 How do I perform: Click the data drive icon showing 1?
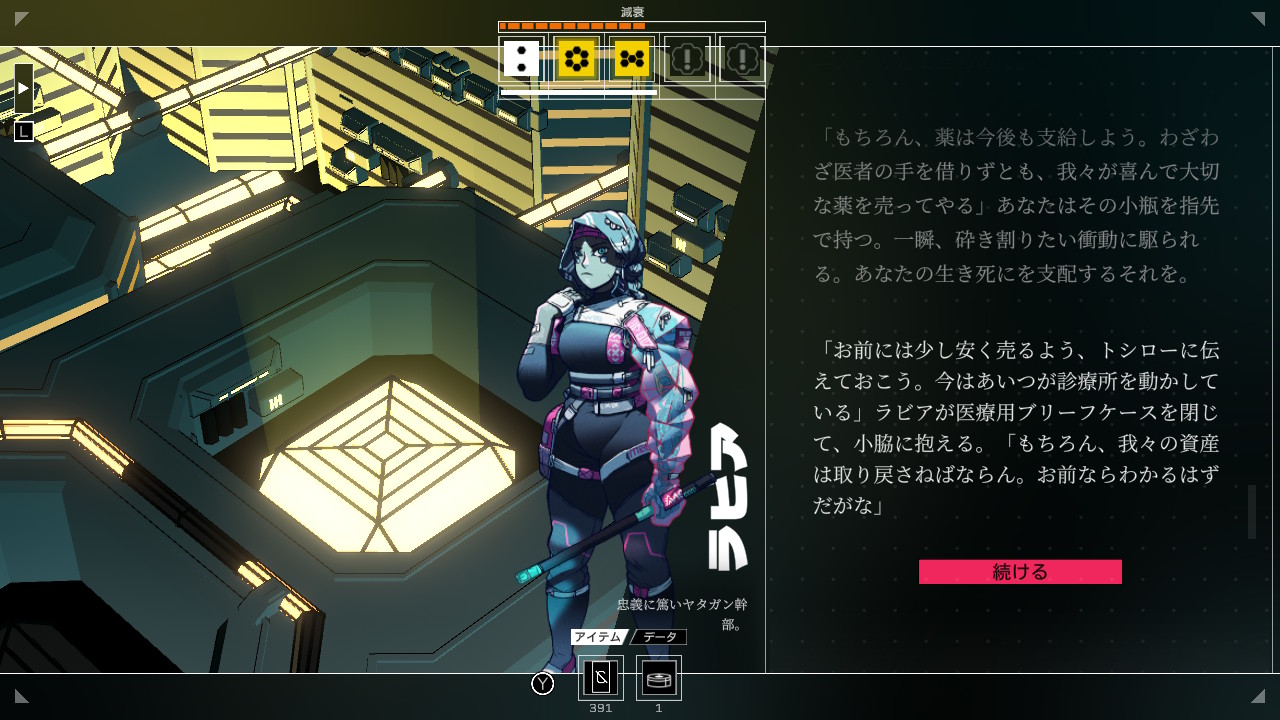(x=658, y=678)
